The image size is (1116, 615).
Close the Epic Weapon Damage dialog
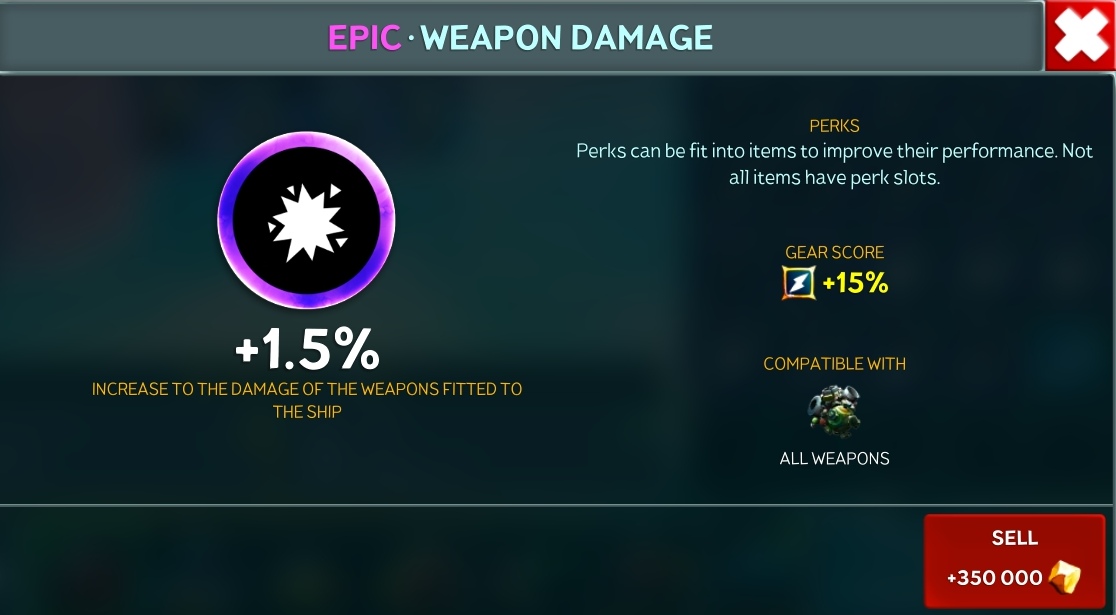click(1080, 36)
